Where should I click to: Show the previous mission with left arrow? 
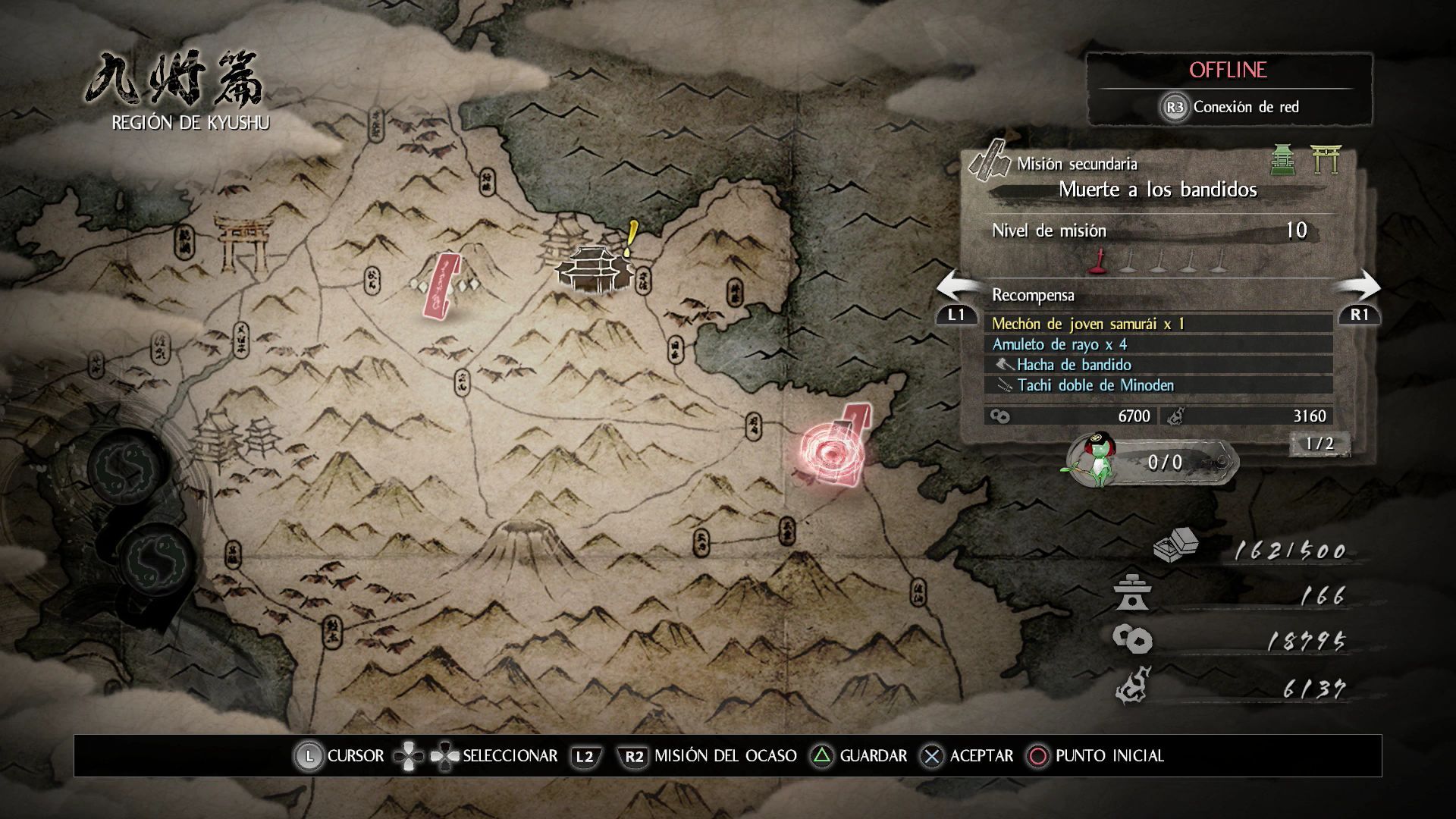point(956,289)
